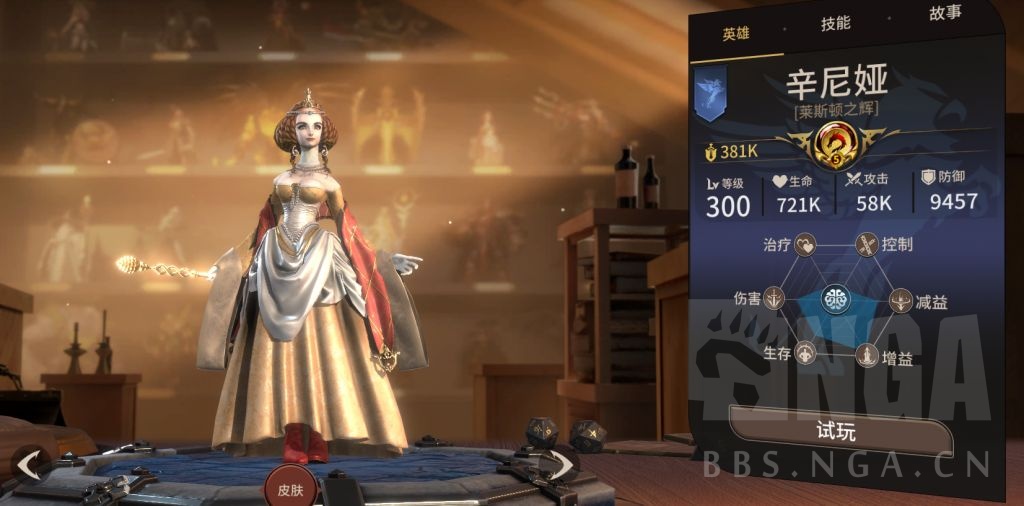Go to the previous hero arrow
This screenshot has height=506, width=1024.
coord(30,463)
